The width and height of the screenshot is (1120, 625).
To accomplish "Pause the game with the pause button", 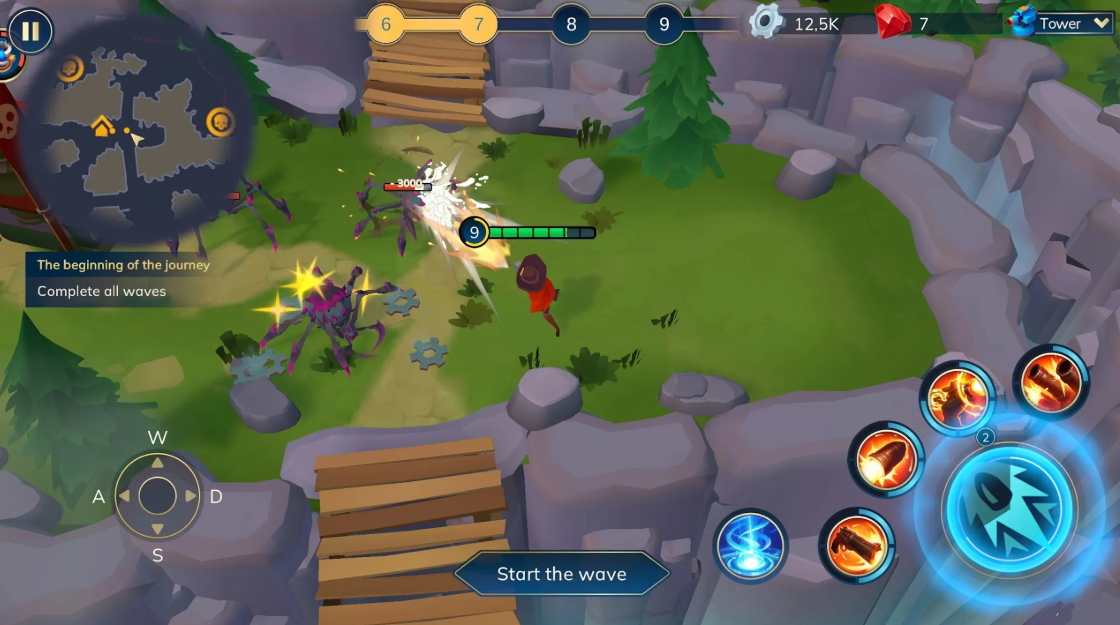I will (x=30, y=31).
